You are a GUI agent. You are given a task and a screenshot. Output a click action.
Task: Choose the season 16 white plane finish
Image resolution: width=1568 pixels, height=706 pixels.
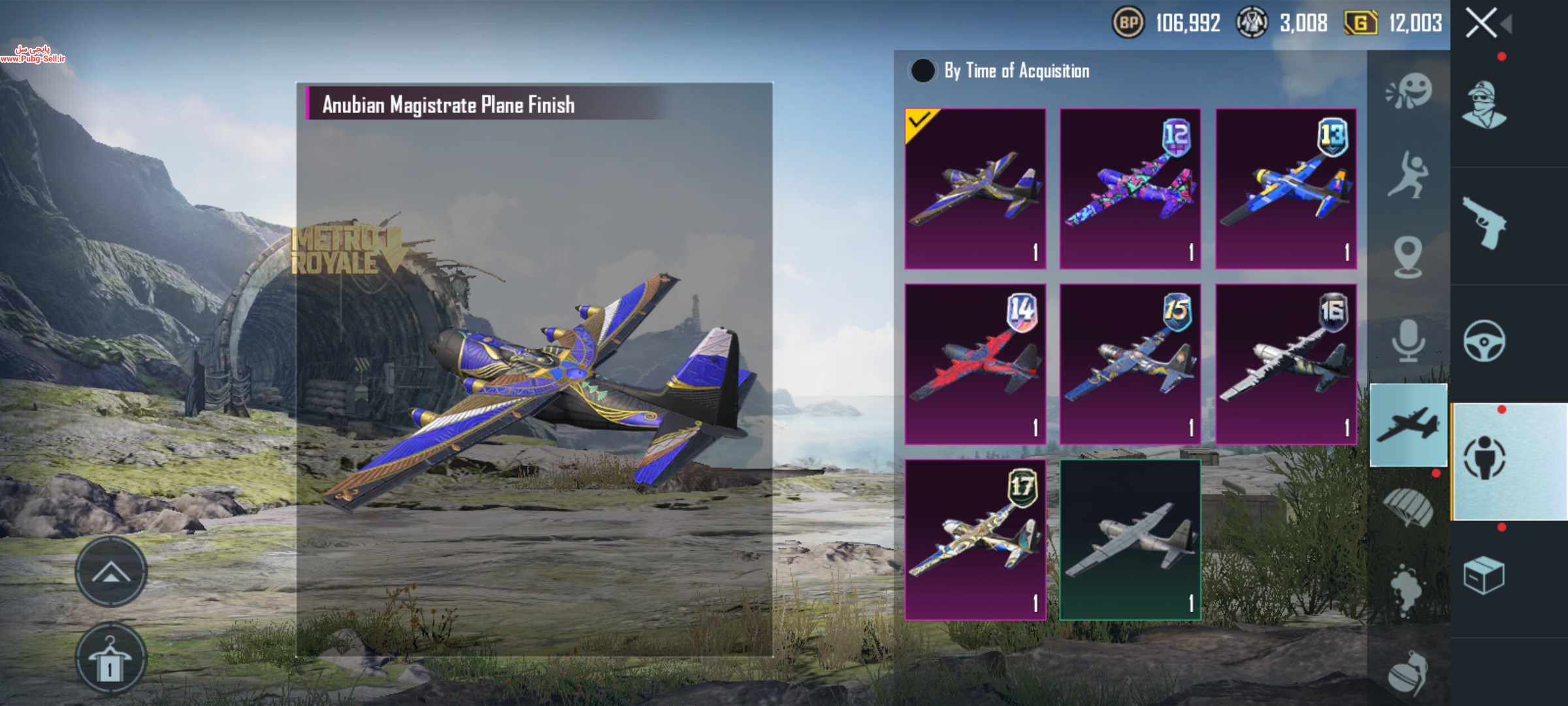pos(1286,364)
